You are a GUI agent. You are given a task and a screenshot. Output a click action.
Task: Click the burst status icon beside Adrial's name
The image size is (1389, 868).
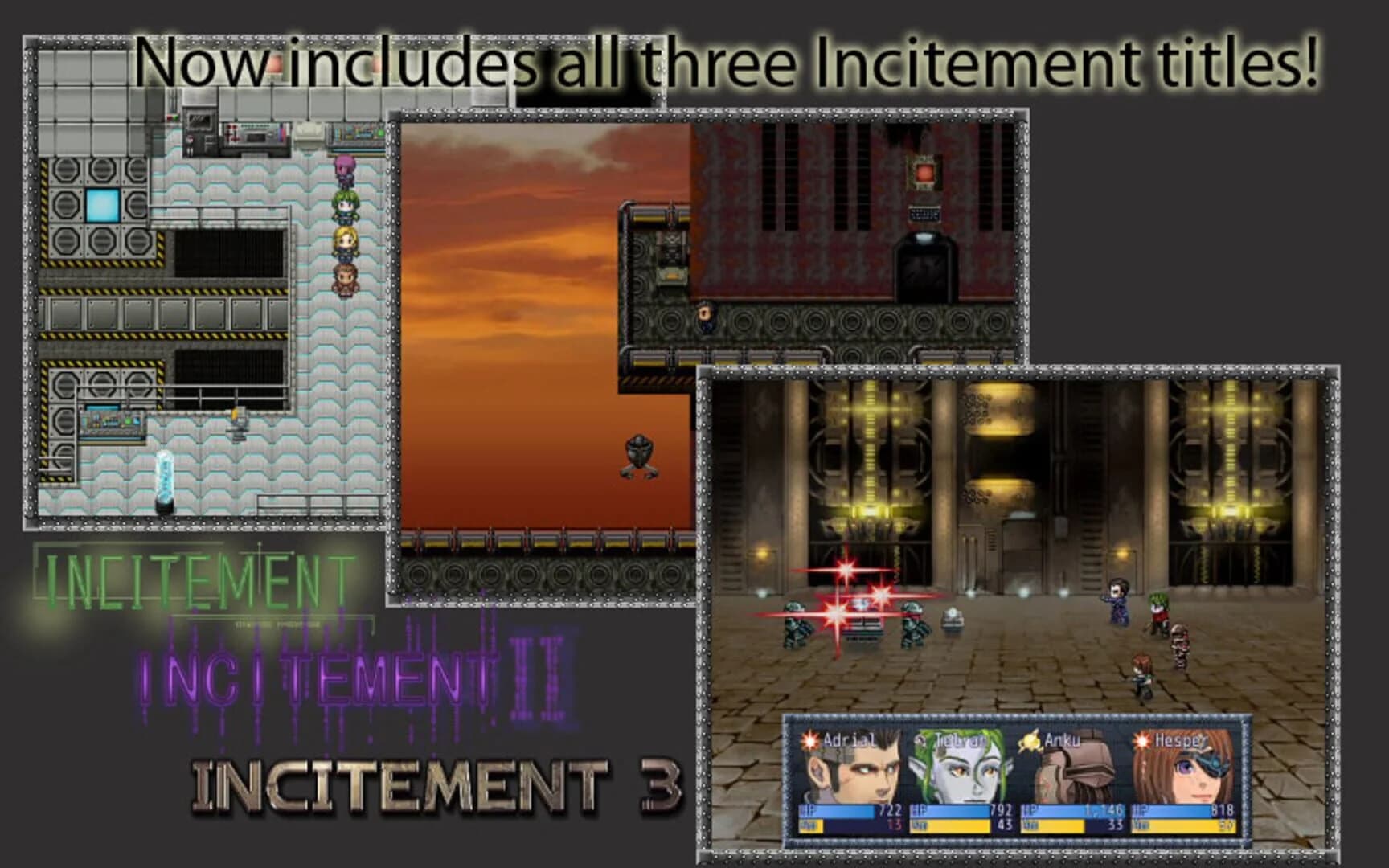tap(809, 740)
